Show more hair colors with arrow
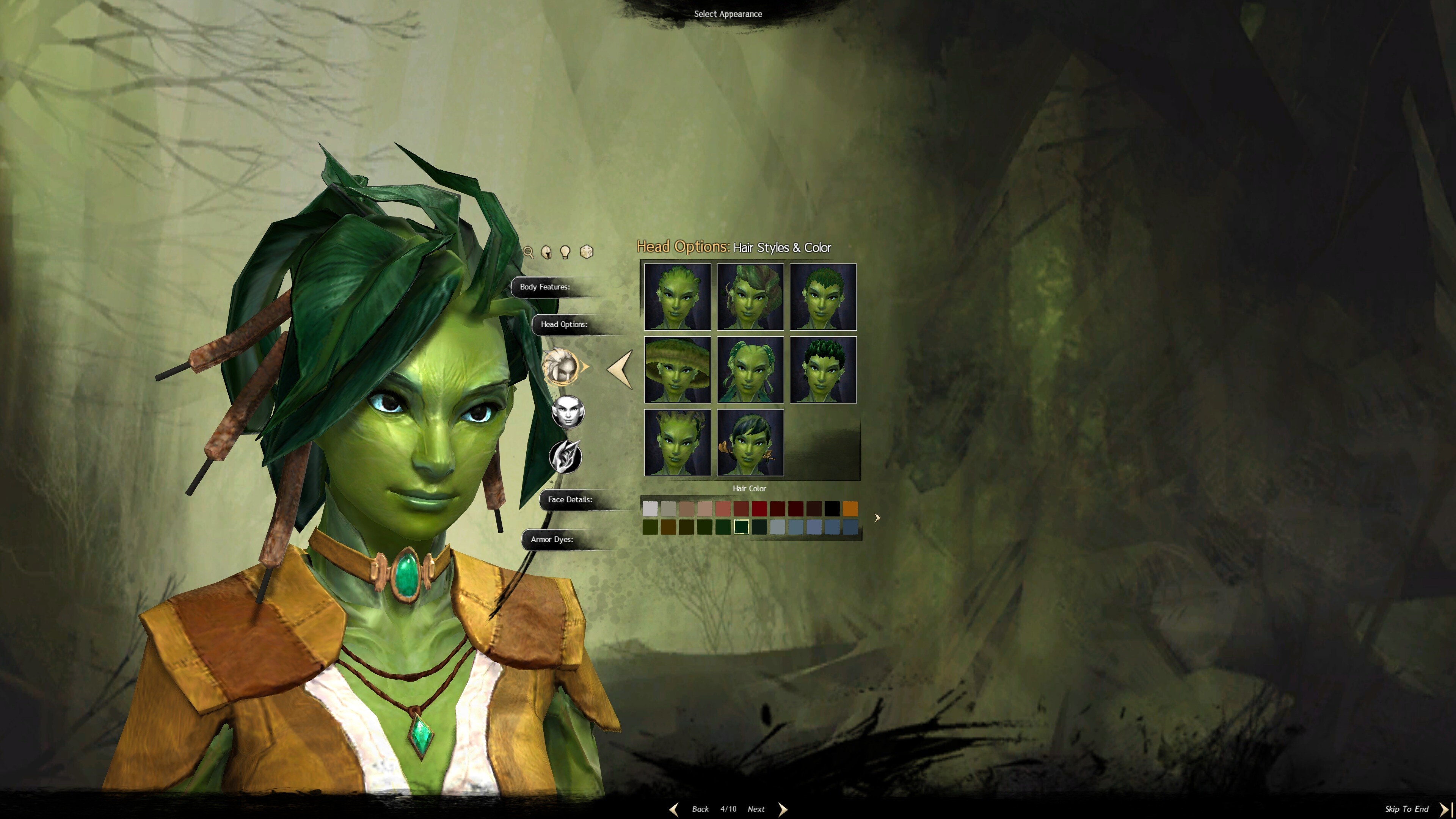The width and height of the screenshot is (1456, 819). tap(877, 518)
